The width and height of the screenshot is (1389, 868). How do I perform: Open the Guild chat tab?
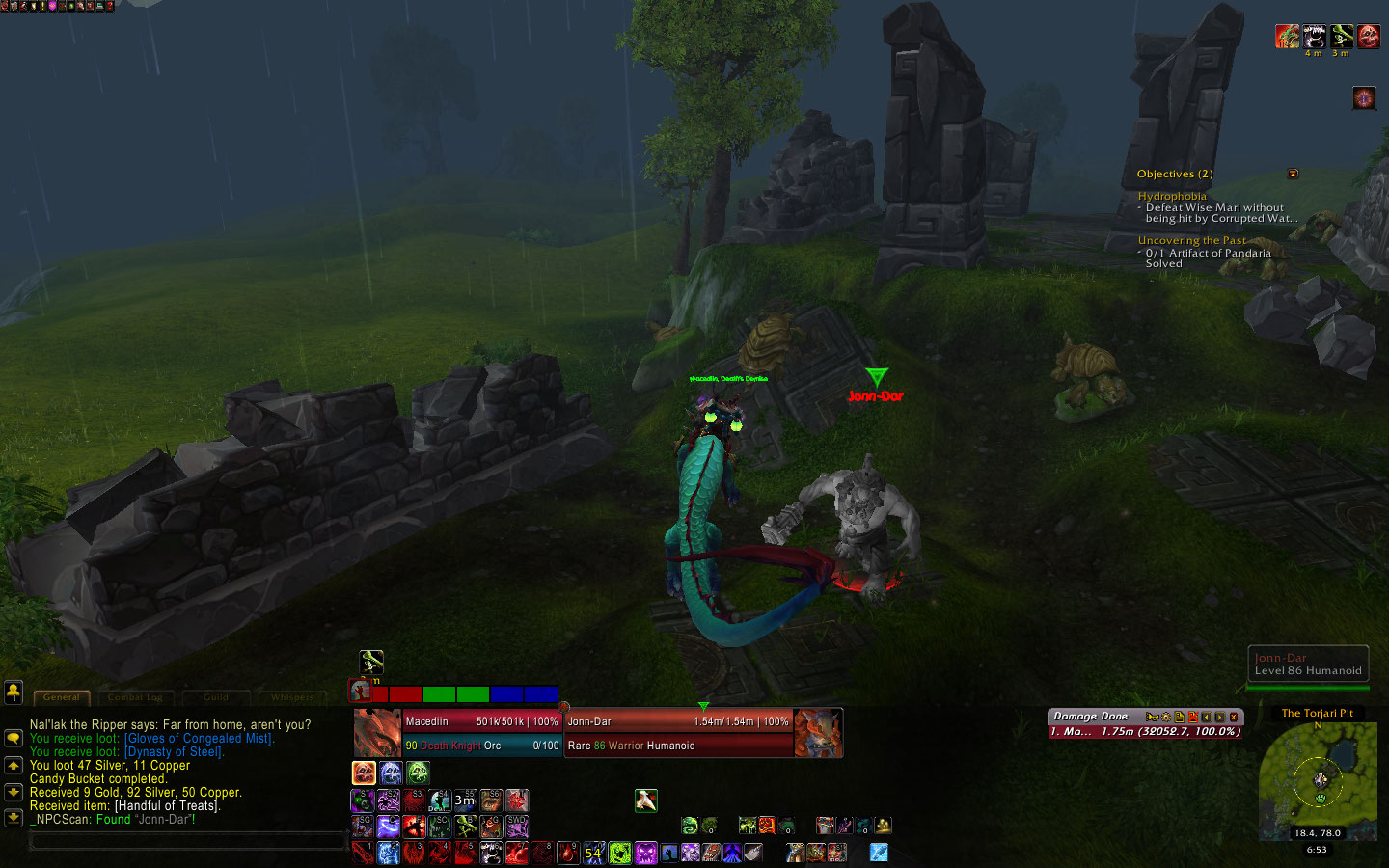tap(216, 697)
